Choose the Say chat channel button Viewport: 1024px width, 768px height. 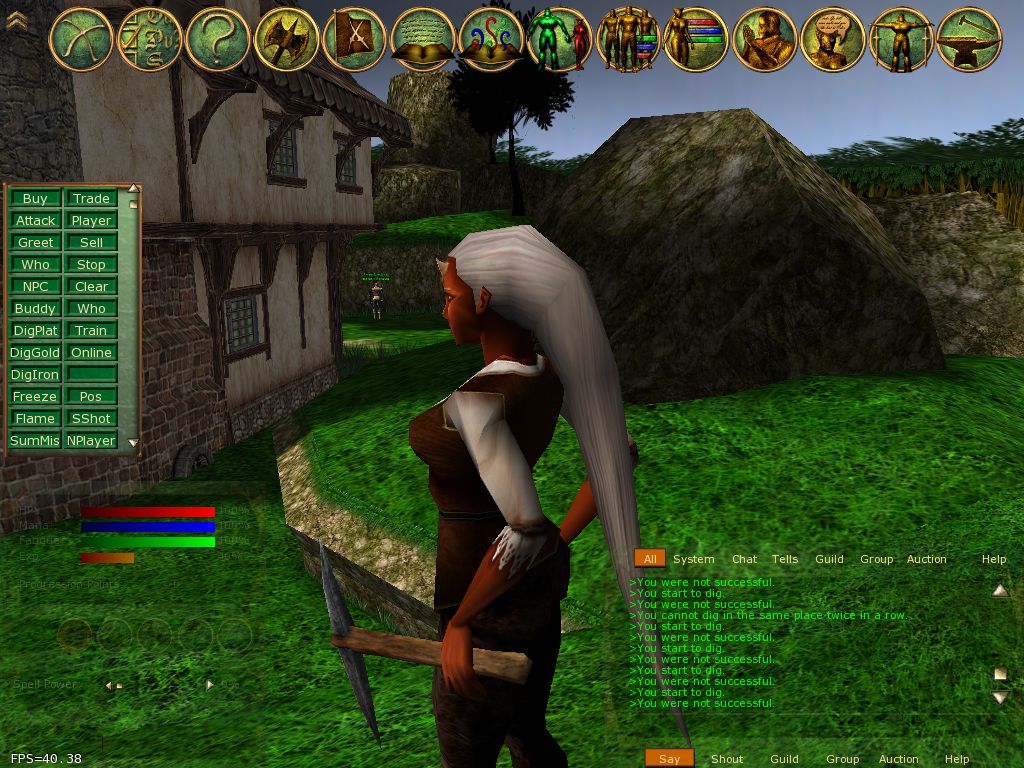coord(669,759)
